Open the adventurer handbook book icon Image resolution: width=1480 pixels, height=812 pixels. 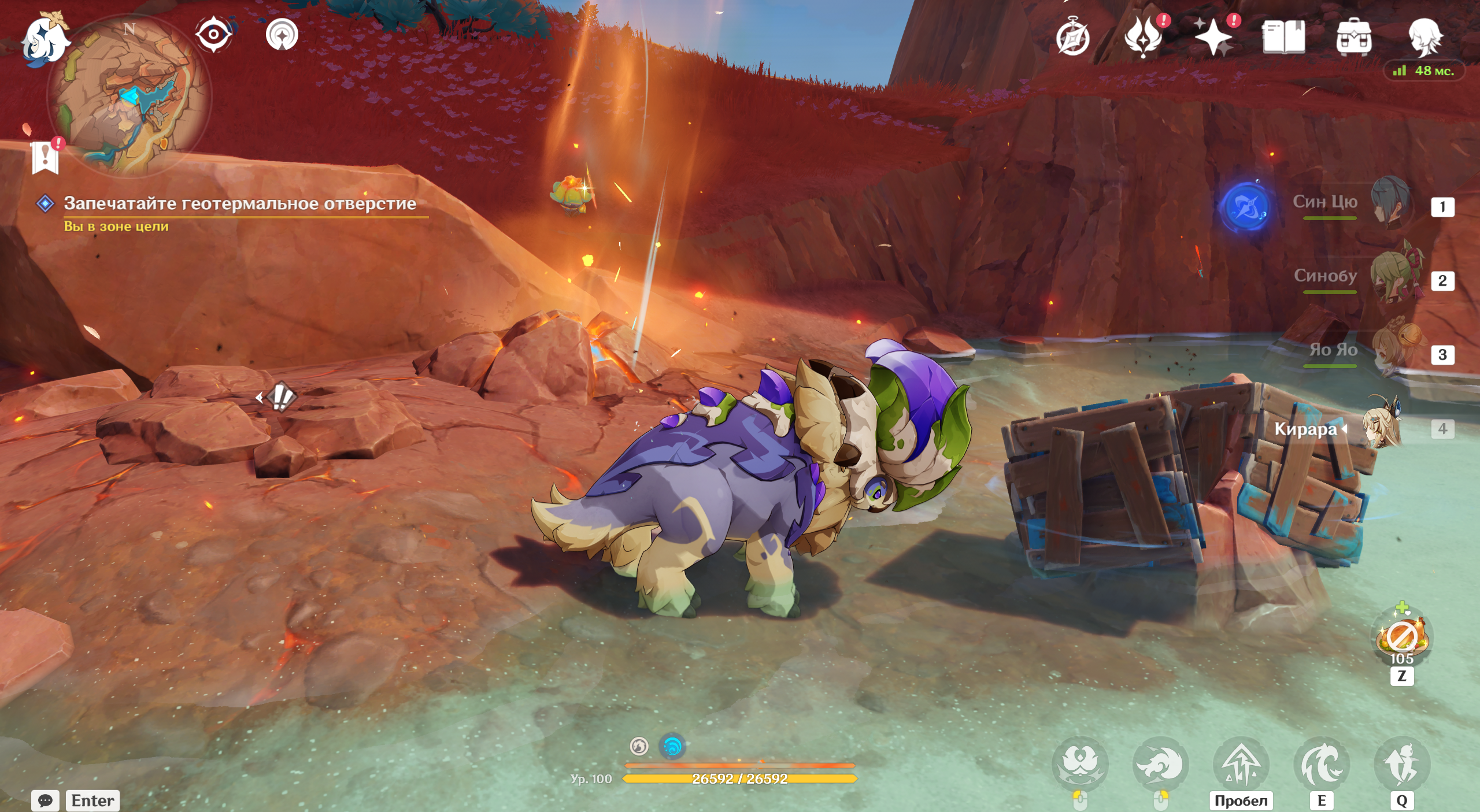(1284, 37)
